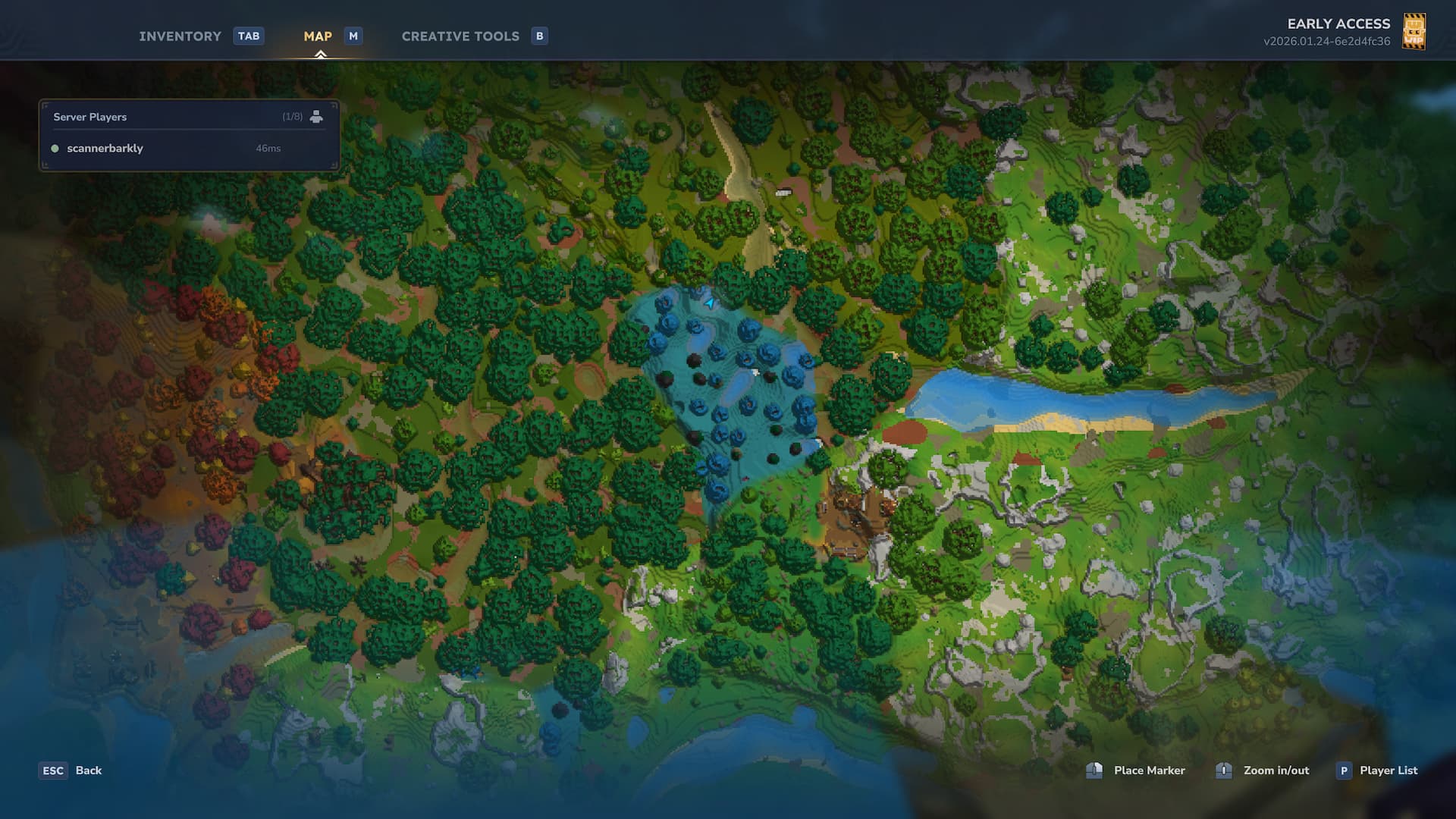This screenshot has width=1456, height=819.
Task: Click the Player List control
Action: [x=1387, y=770]
